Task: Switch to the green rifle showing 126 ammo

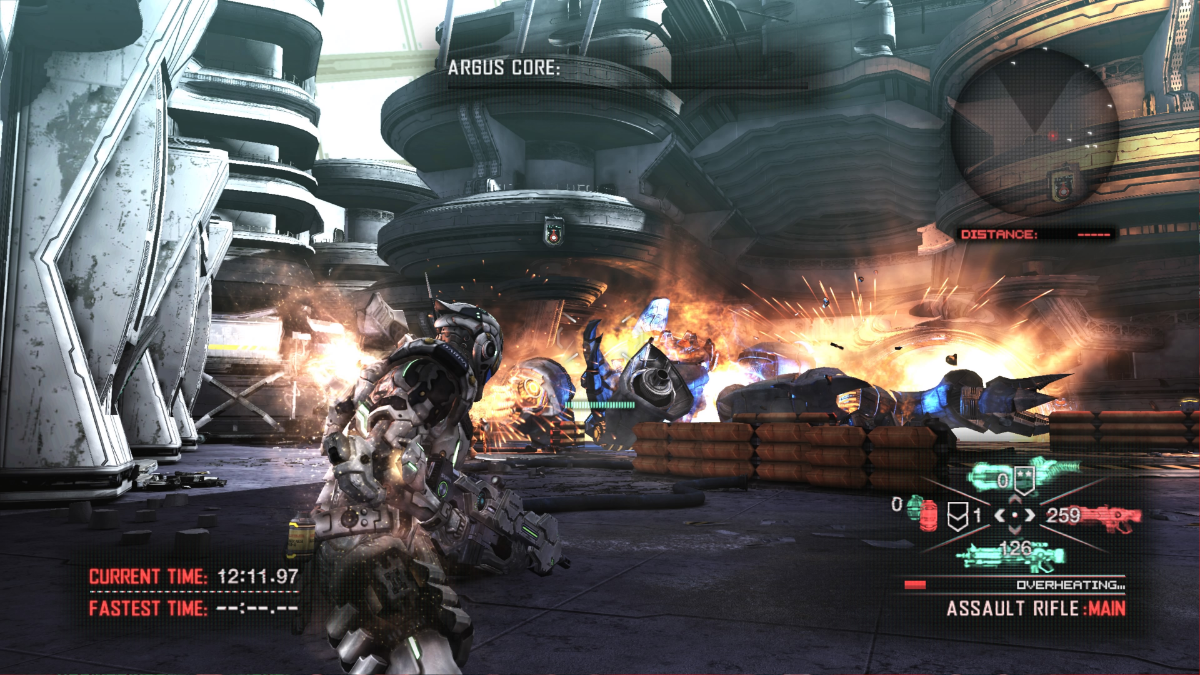Action: click(x=1014, y=556)
